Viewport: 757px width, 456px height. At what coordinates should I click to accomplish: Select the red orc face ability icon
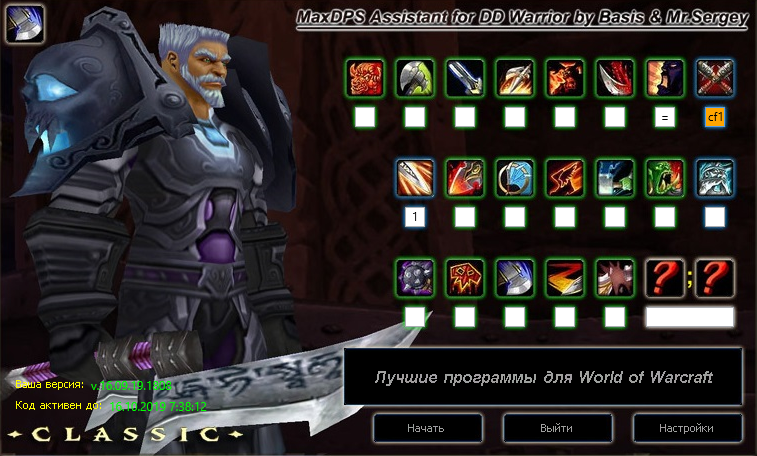pyautogui.click(x=365, y=77)
